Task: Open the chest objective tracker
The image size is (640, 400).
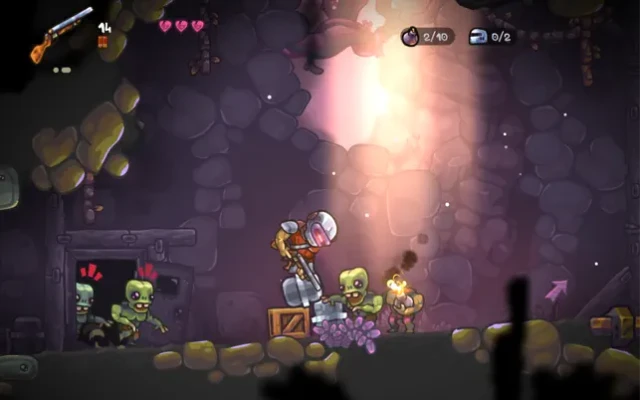Action: (x=491, y=37)
